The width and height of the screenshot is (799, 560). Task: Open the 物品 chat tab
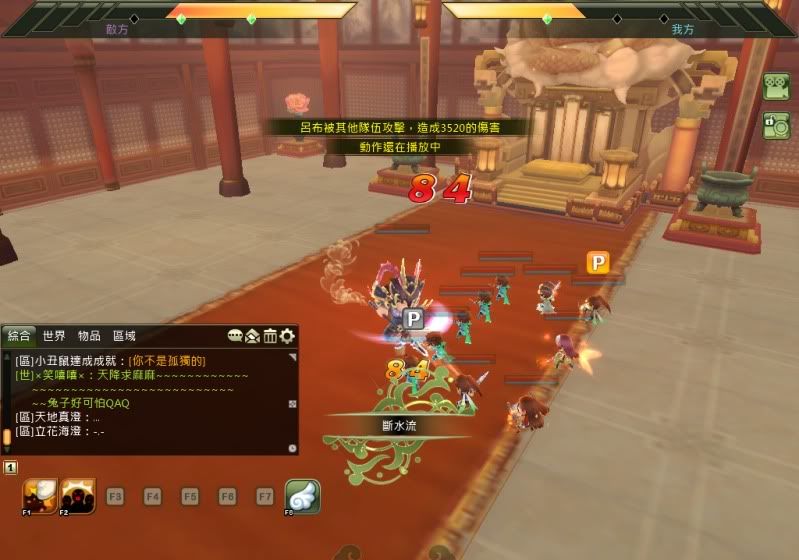[x=89, y=336]
